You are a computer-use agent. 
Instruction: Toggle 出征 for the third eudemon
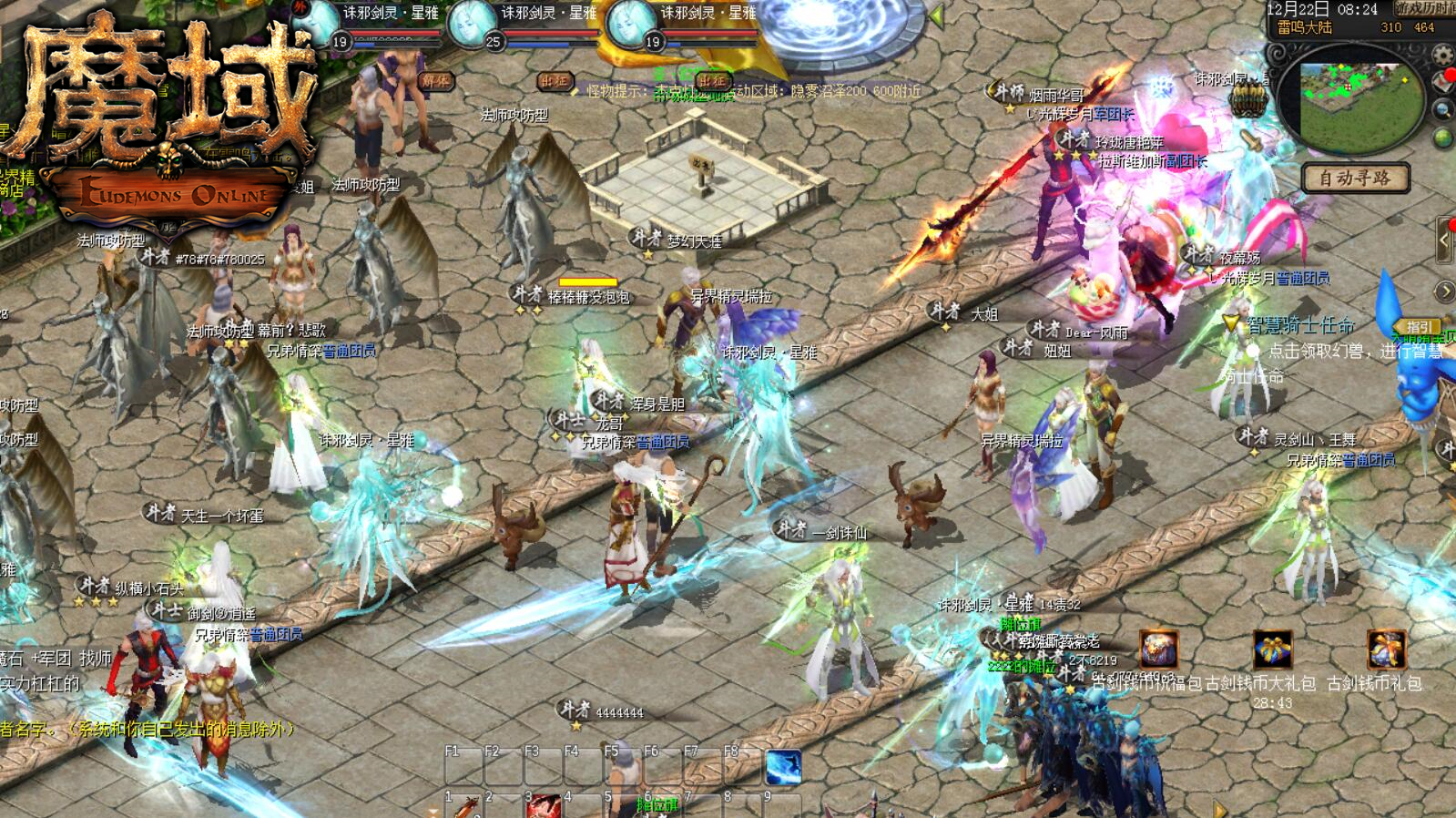711,82
